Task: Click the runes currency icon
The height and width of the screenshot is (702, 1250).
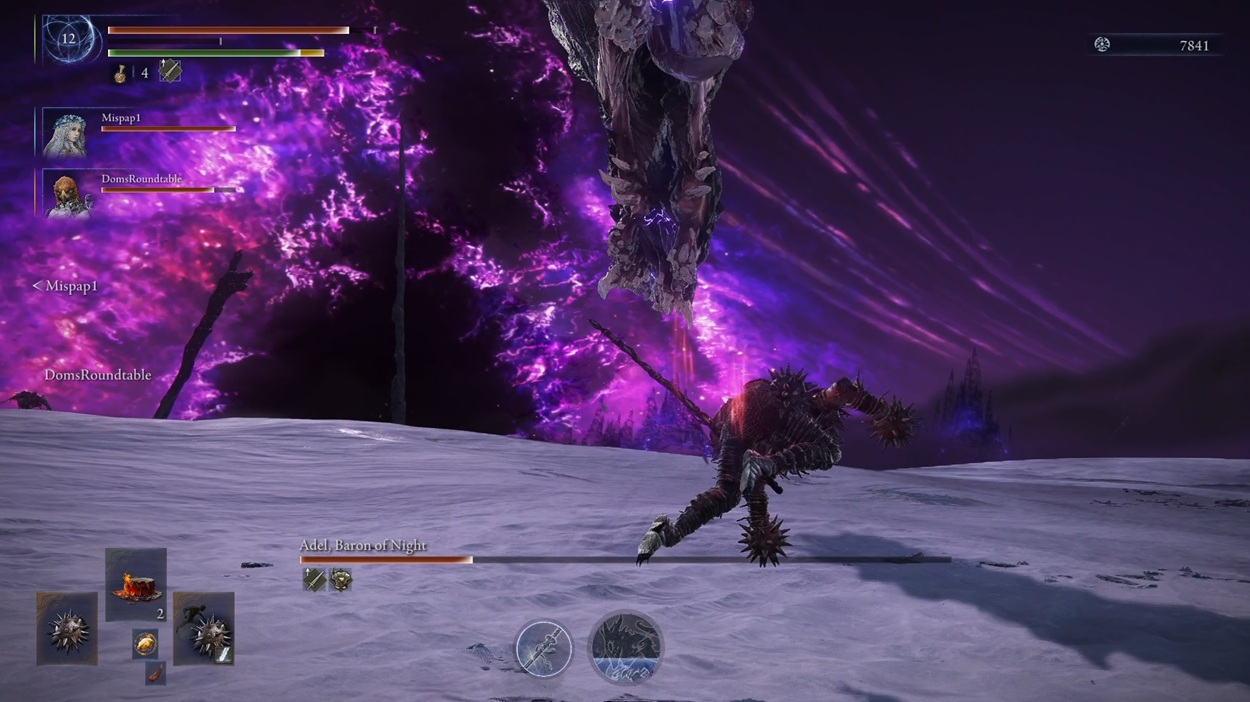Action: [x=1102, y=44]
